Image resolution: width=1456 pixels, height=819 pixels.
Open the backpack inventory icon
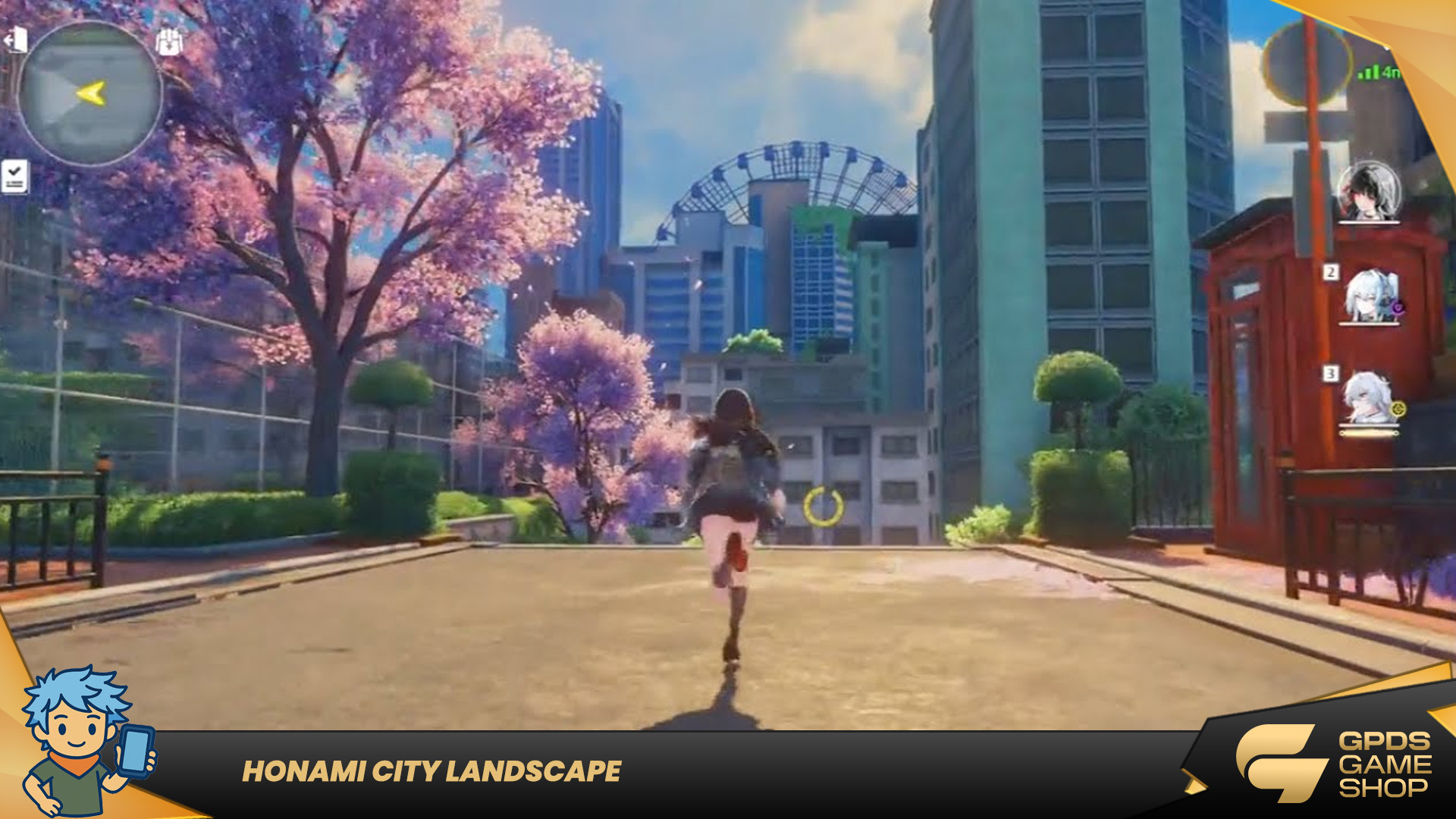tap(169, 42)
